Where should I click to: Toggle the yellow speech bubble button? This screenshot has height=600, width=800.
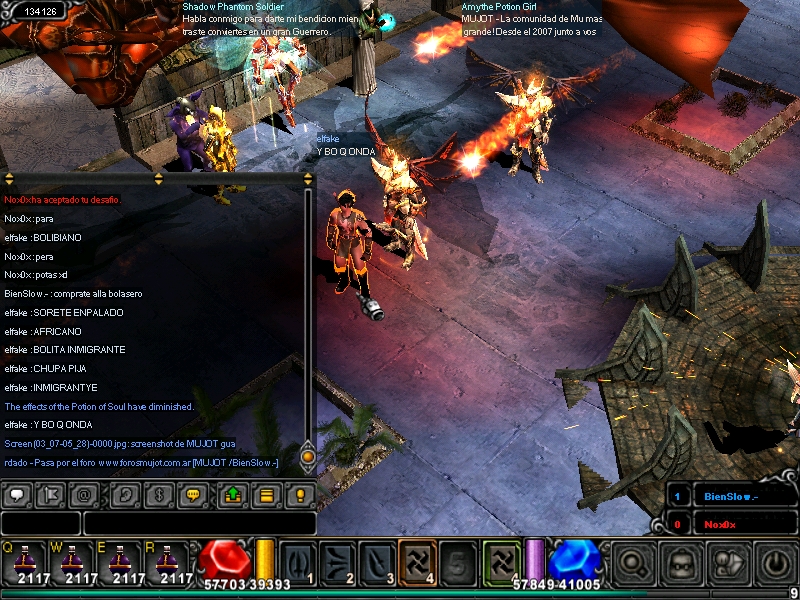(193, 494)
